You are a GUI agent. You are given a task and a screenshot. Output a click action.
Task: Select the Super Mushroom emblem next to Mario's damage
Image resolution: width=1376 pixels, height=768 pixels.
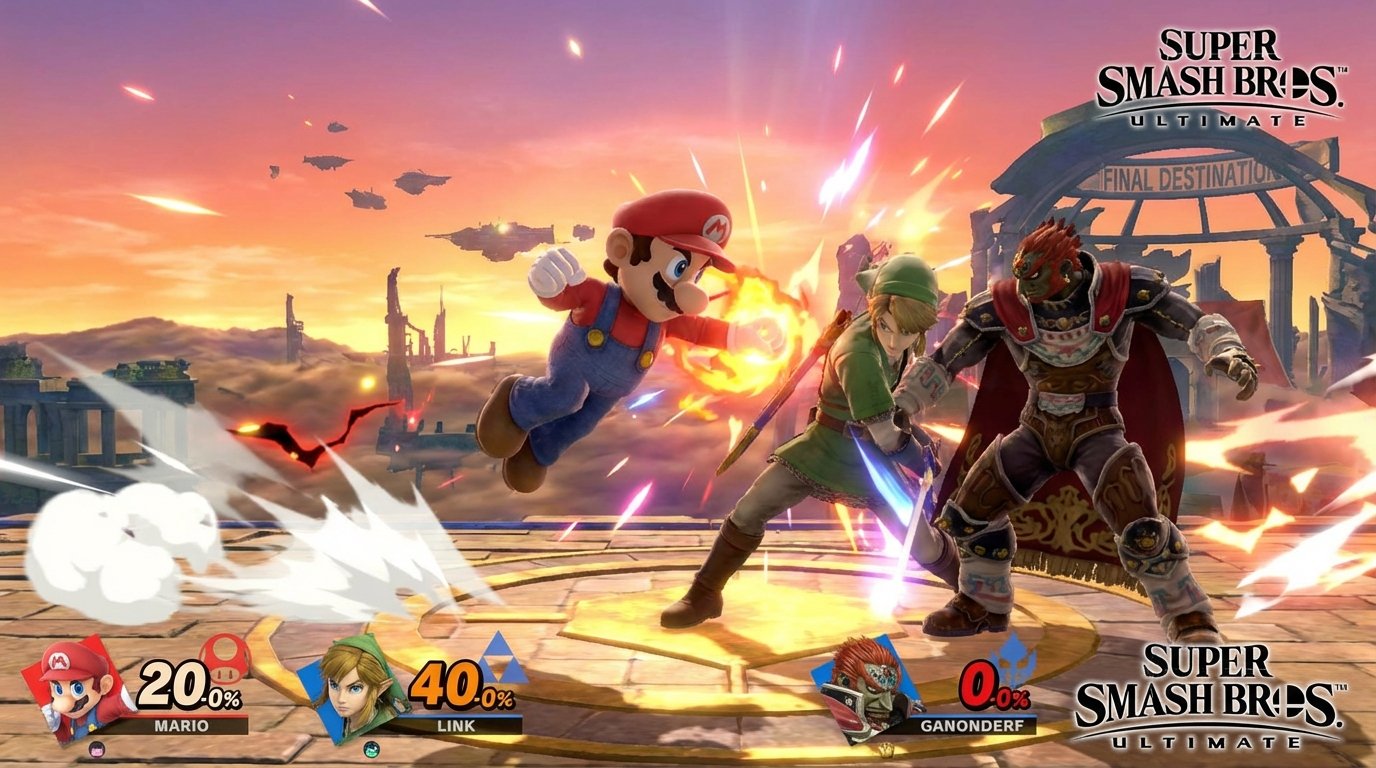coord(224,661)
